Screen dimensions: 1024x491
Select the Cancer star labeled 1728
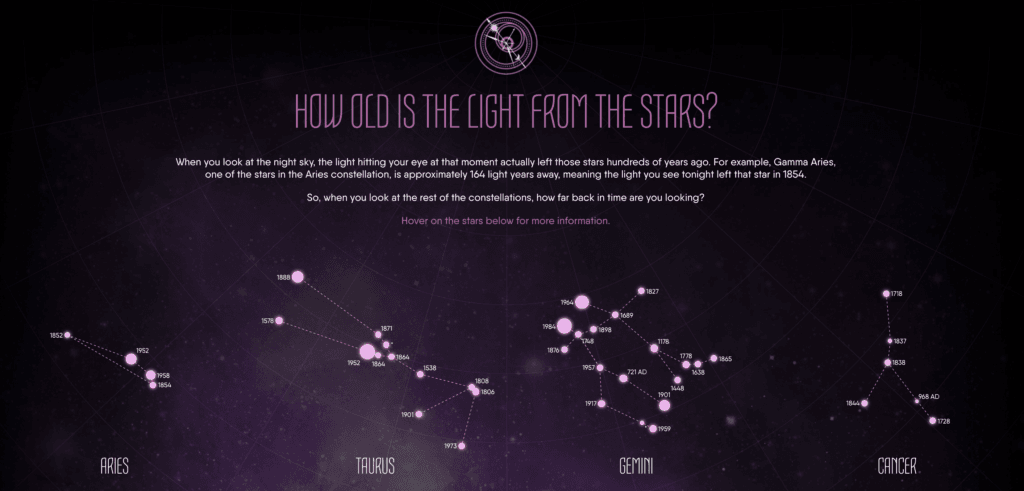pyautogui.click(x=932, y=421)
